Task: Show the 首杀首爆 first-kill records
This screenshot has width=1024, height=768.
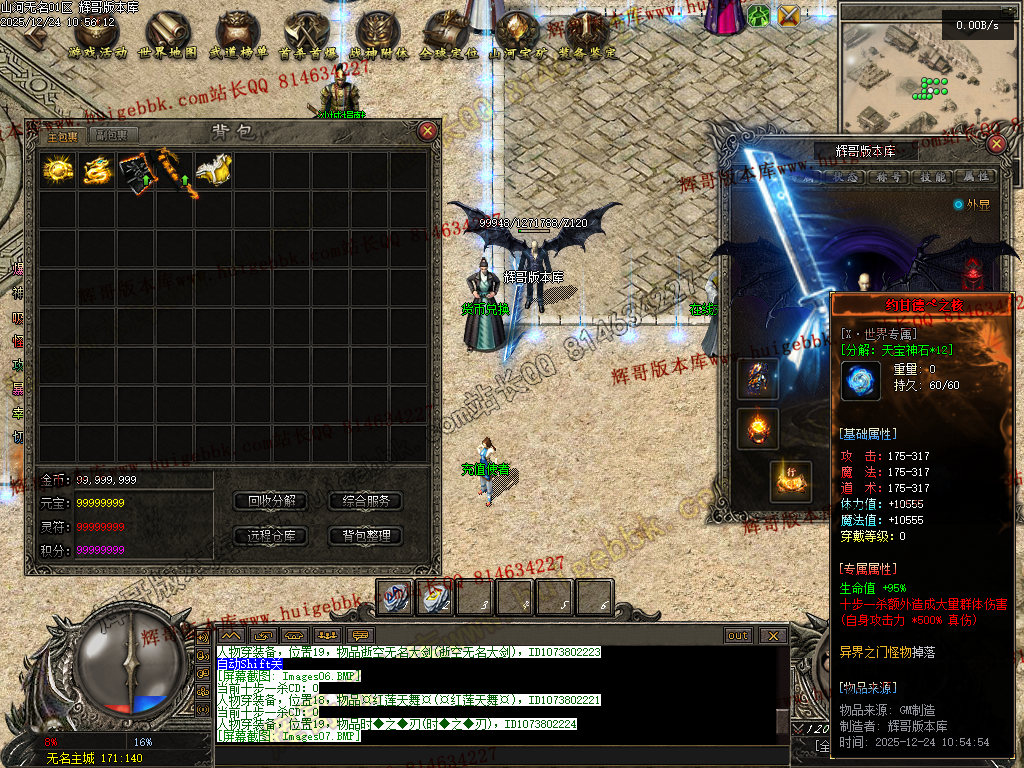Action: [305, 36]
